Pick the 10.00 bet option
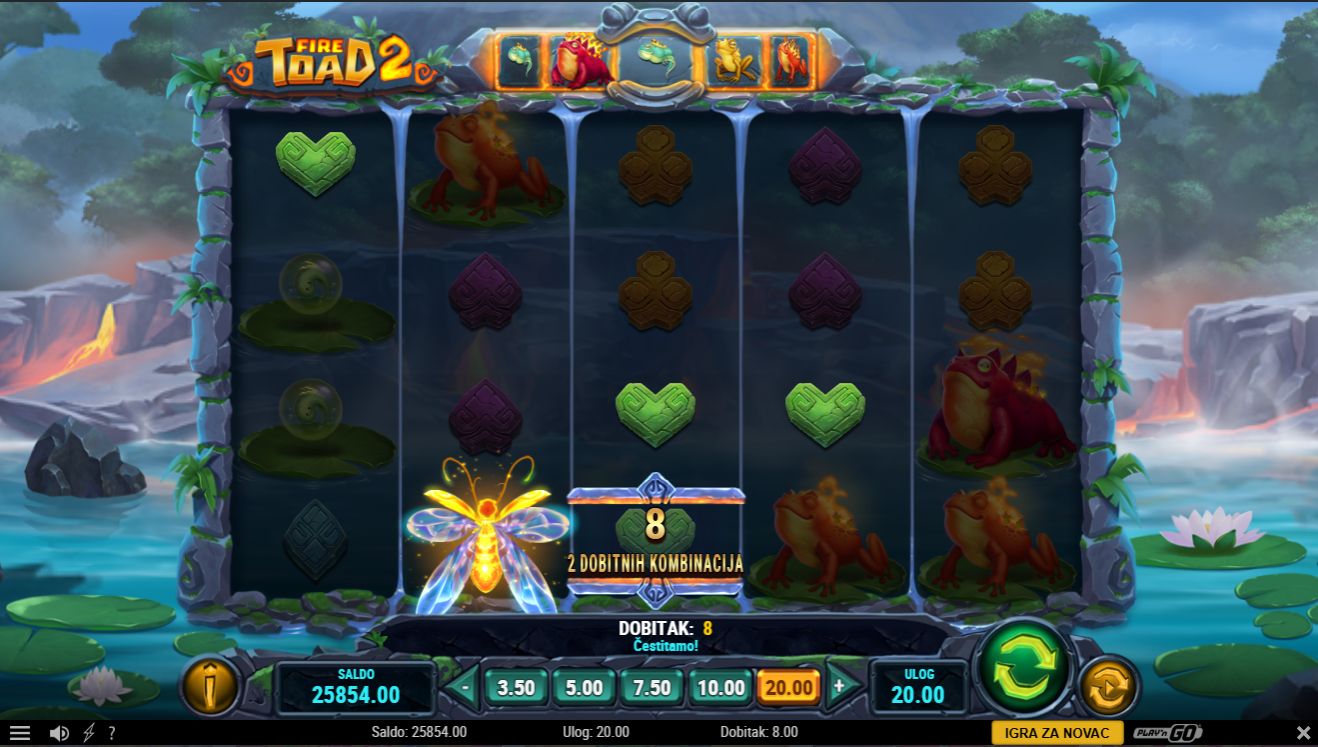The image size is (1318, 747). pos(721,688)
